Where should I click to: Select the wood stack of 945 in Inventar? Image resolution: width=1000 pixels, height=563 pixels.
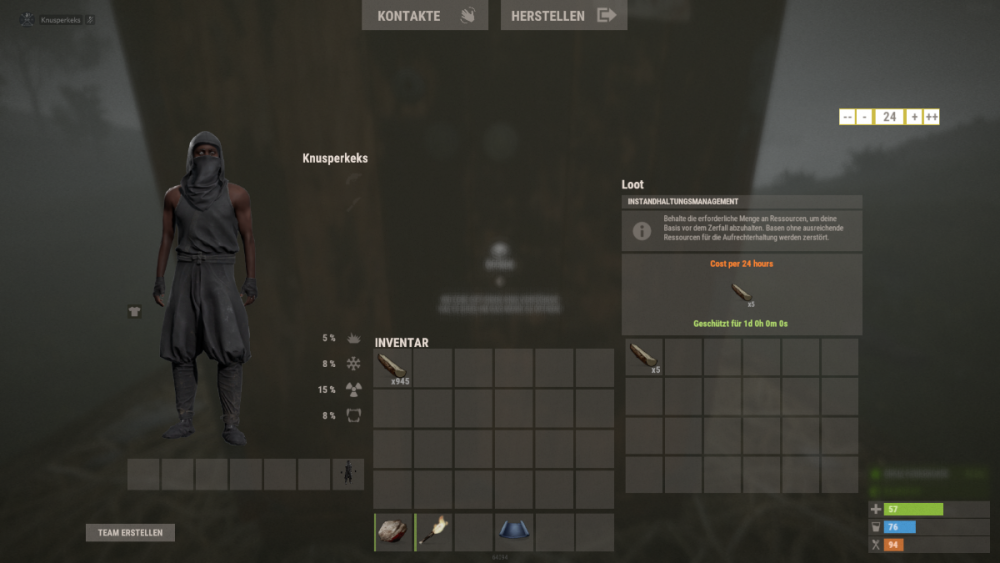(x=393, y=368)
